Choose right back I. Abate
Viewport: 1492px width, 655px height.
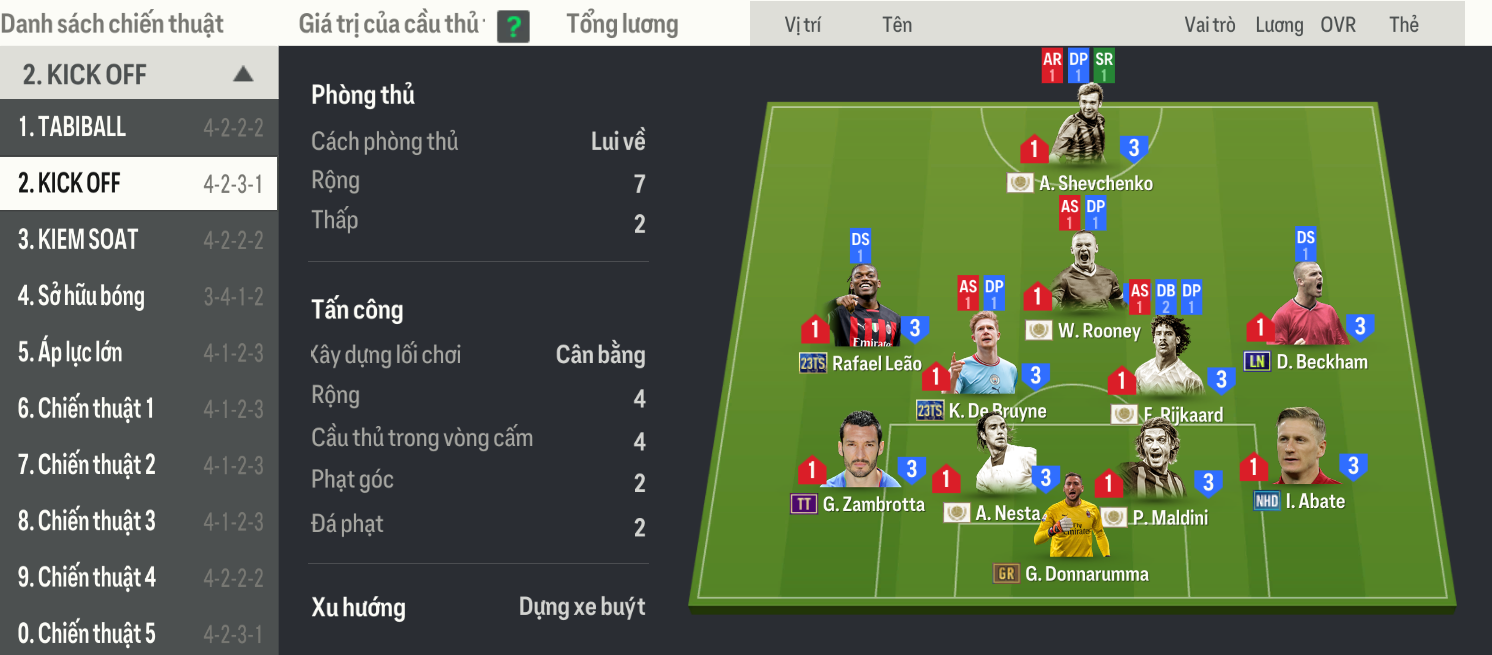(x=1304, y=448)
